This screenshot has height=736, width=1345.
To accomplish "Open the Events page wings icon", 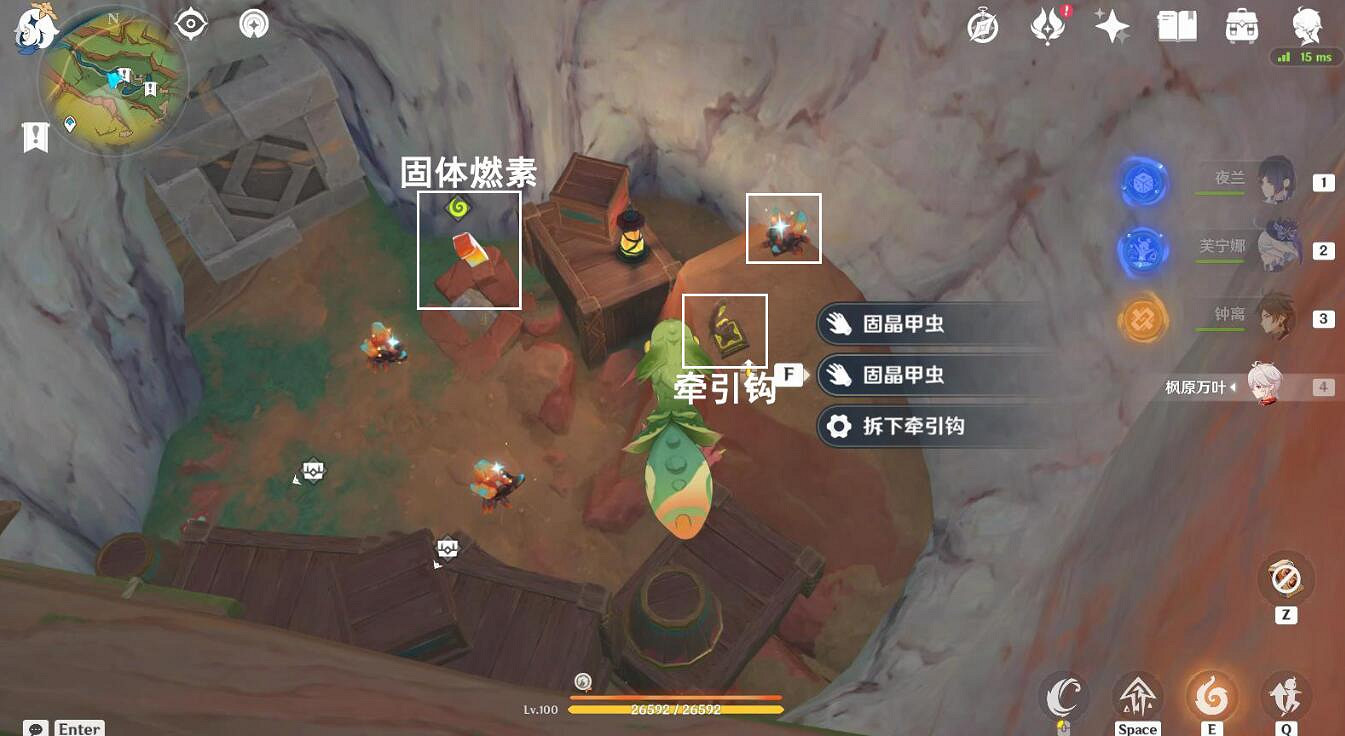I will coord(1046,26).
